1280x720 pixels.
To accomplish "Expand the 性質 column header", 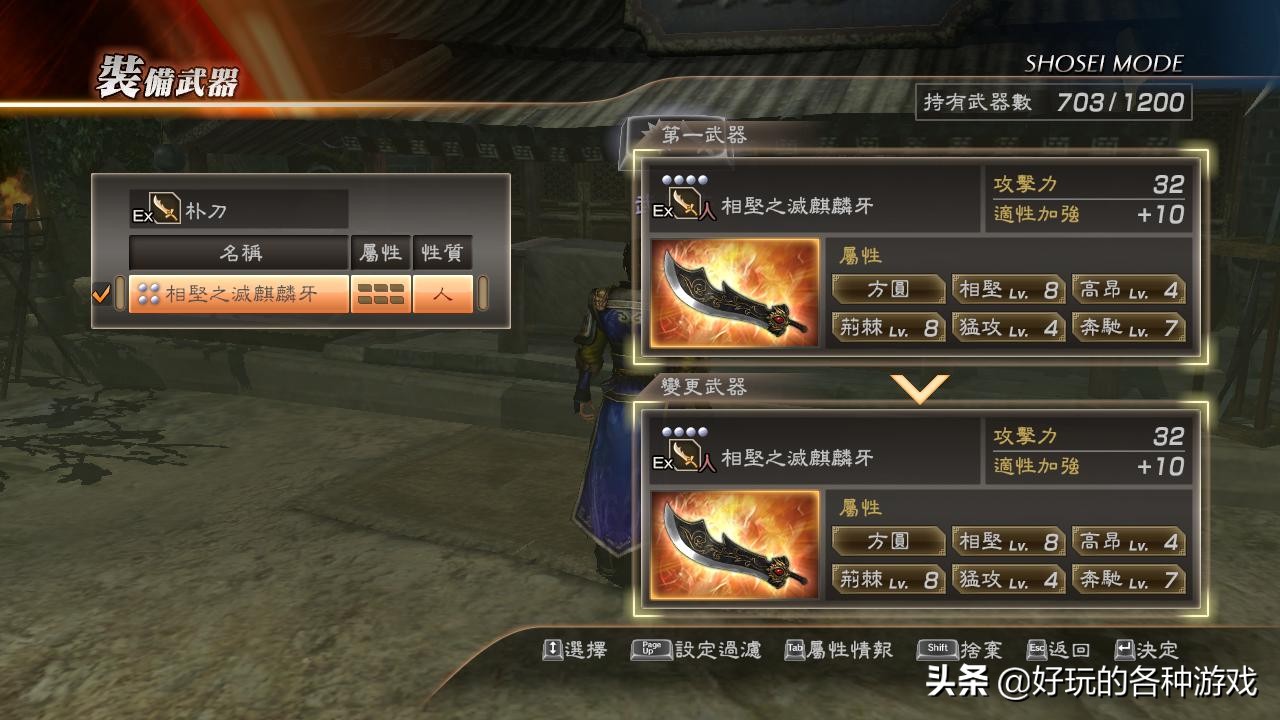I will [441, 253].
